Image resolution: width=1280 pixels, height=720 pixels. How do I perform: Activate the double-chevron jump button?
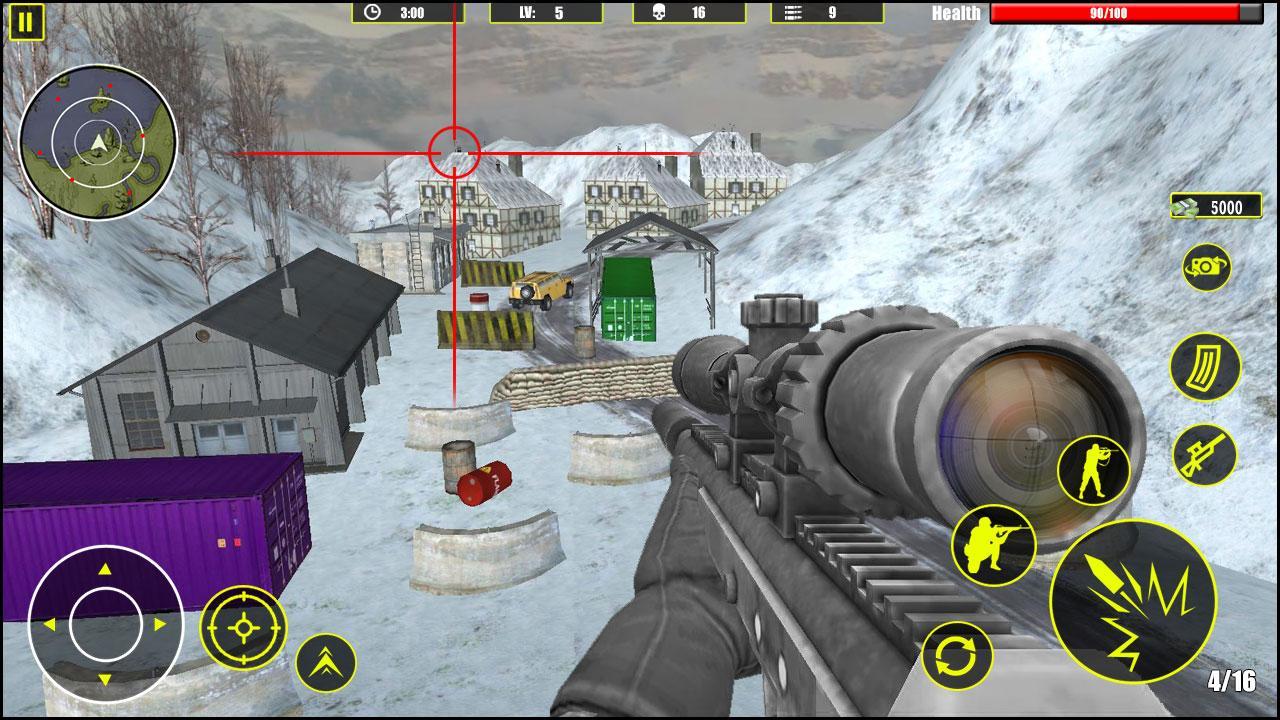click(x=326, y=663)
